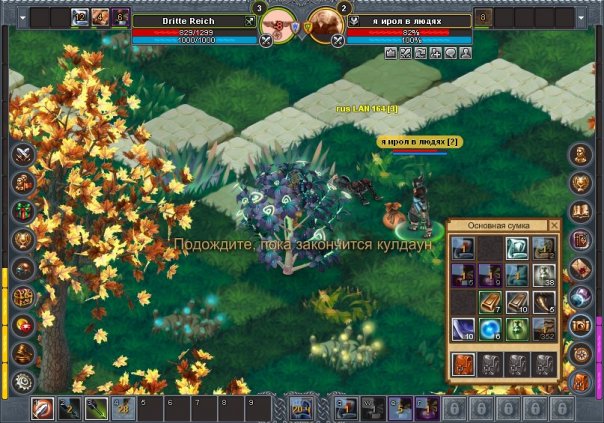Choose the orange backpack bag slot
Image resolution: width=604 pixels, height=423 pixels.
coord(463,364)
